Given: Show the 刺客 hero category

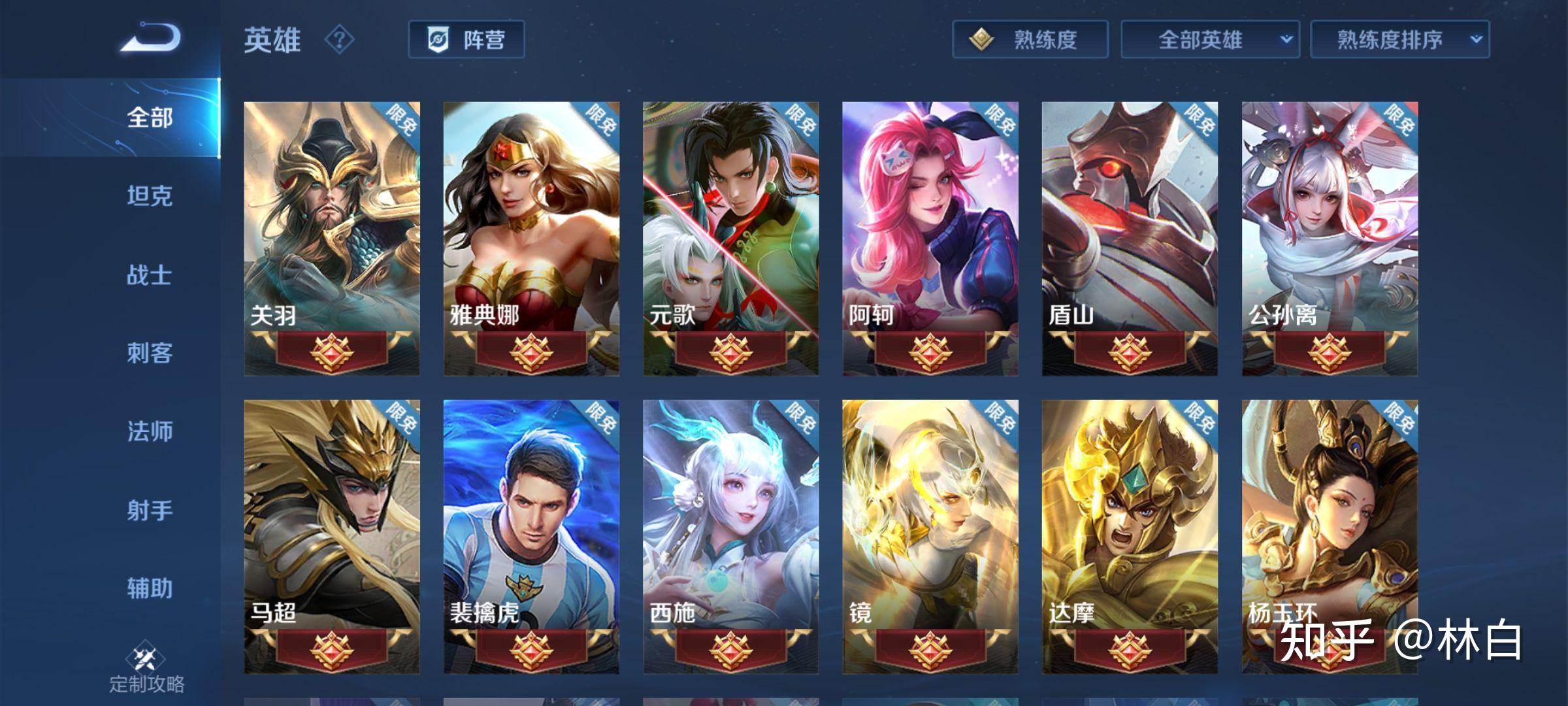Looking at the screenshot, I should [150, 353].
